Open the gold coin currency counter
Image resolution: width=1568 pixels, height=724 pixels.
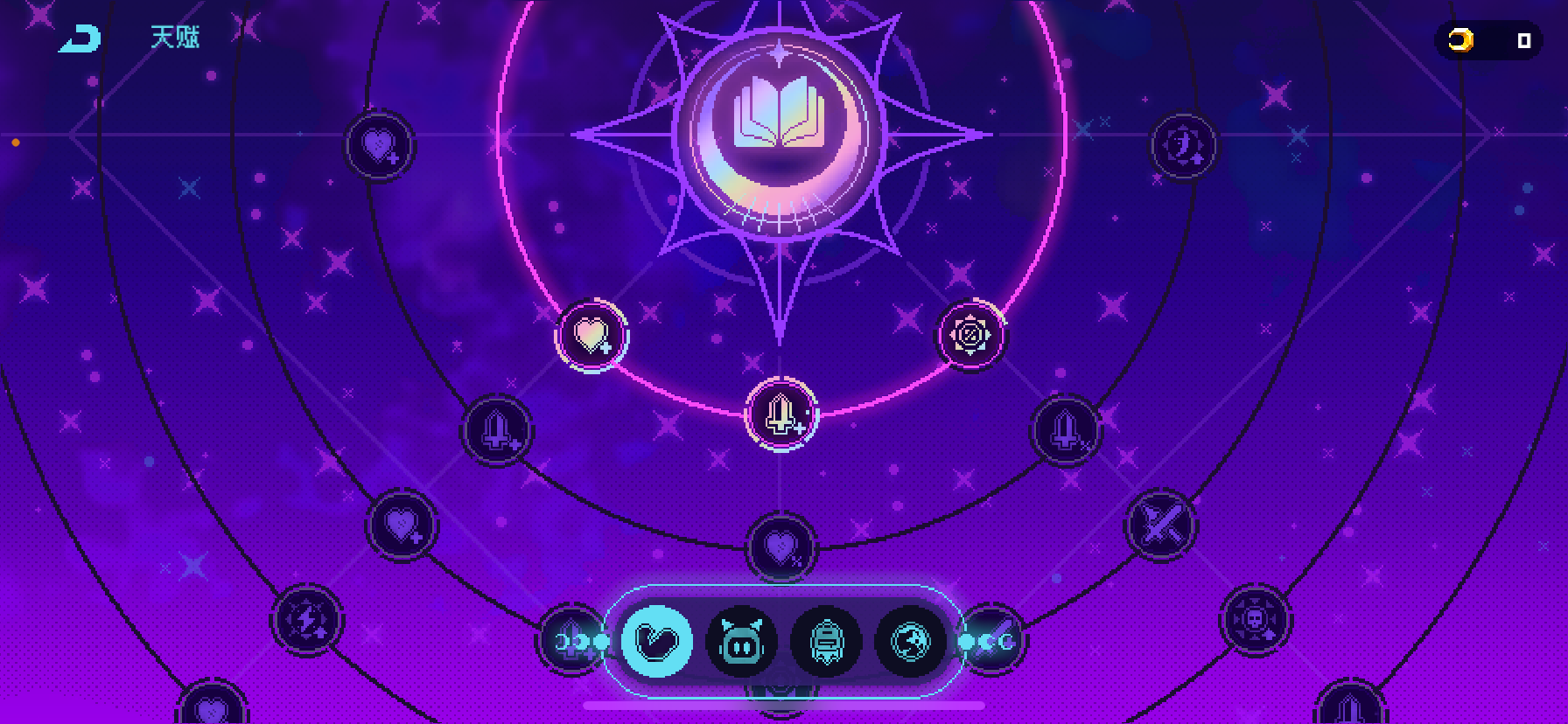[1487, 39]
